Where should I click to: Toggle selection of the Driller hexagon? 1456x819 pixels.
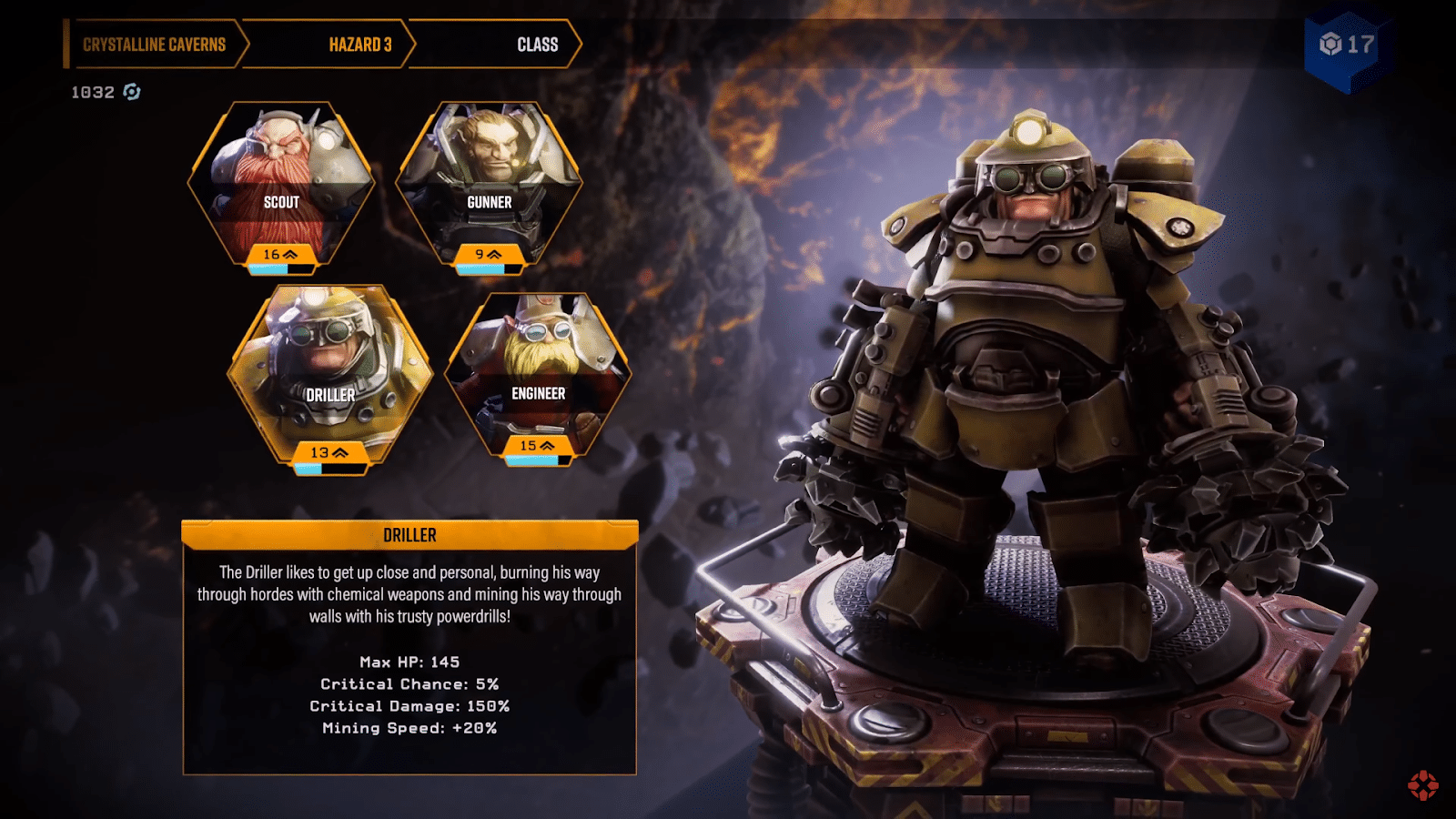coord(330,364)
